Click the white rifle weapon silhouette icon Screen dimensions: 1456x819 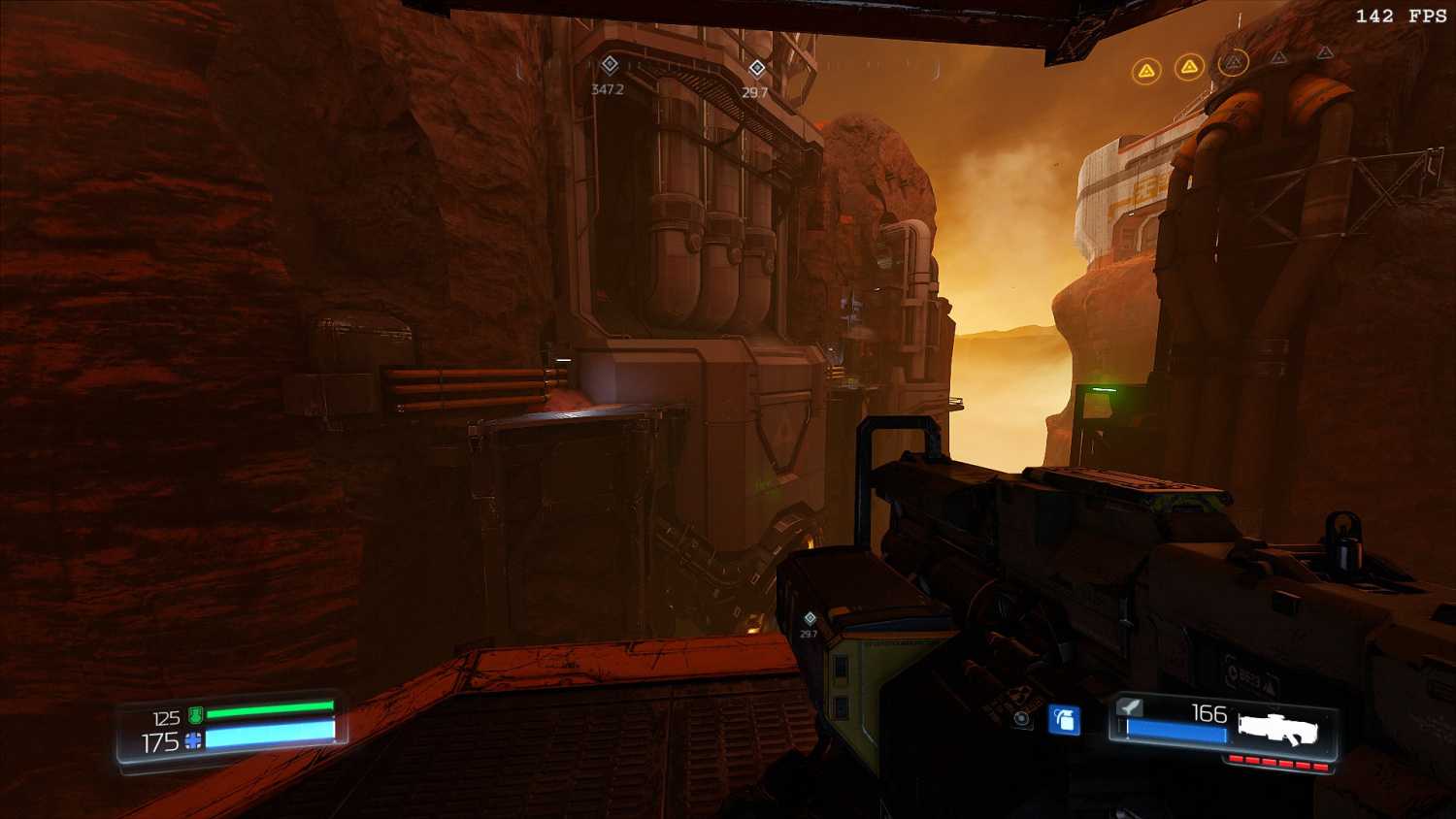[x=1277, y=728]
